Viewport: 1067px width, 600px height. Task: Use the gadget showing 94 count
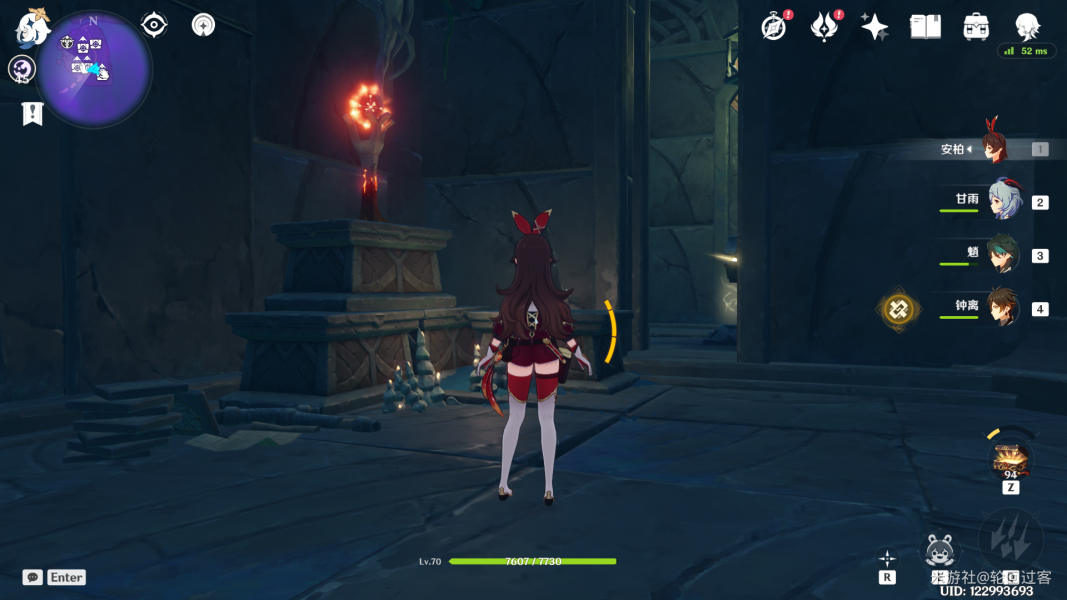1010,459
